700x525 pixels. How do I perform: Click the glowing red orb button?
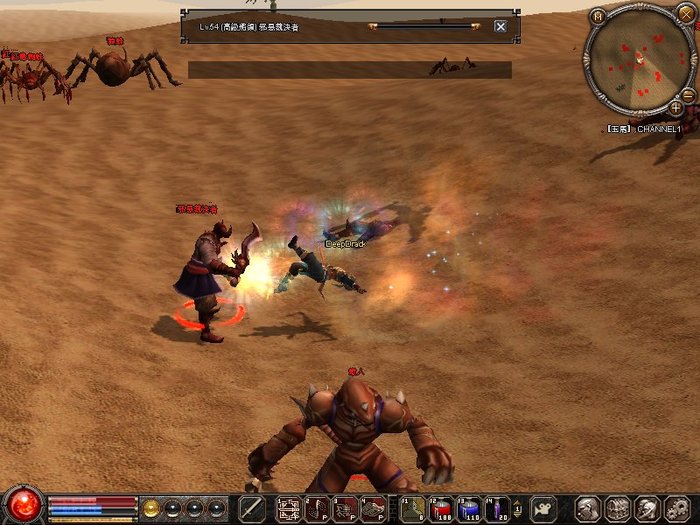[x=22, y=504]
